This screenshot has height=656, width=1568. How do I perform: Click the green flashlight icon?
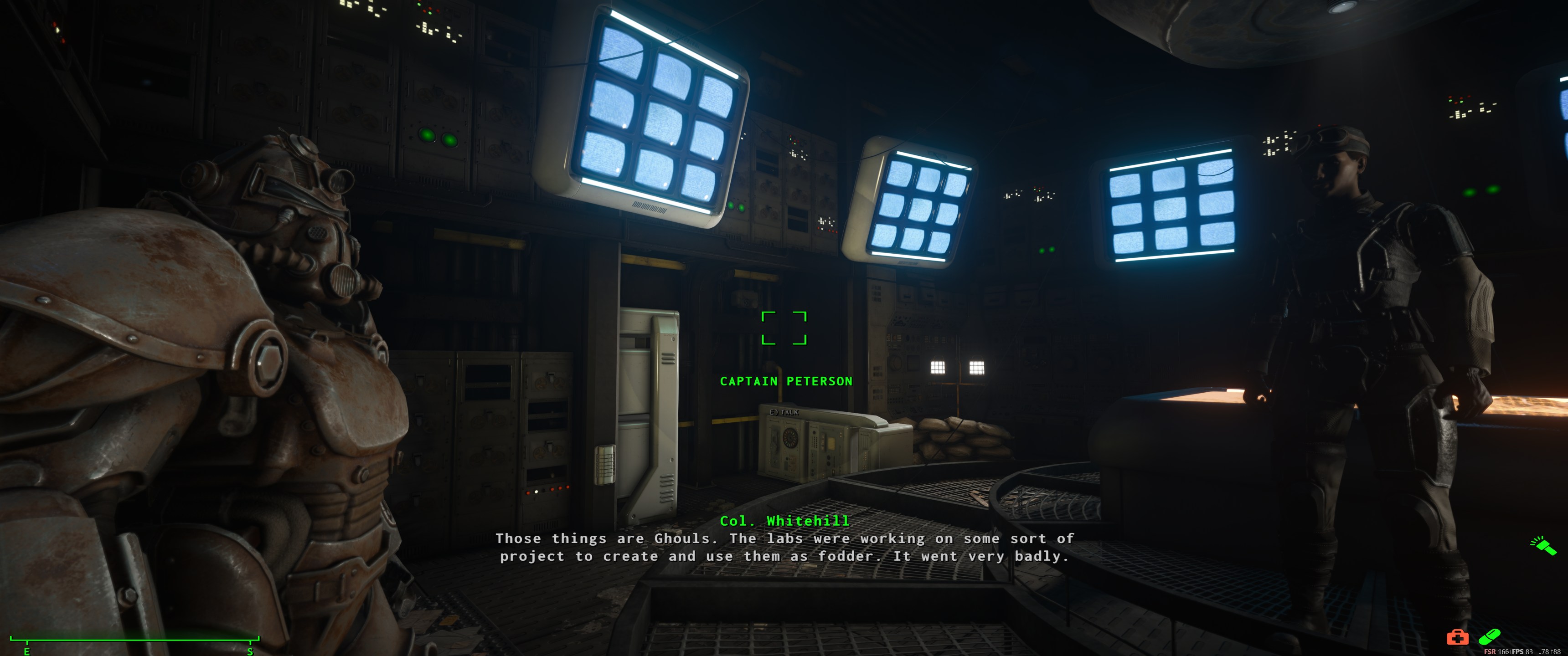point(1544,545)
